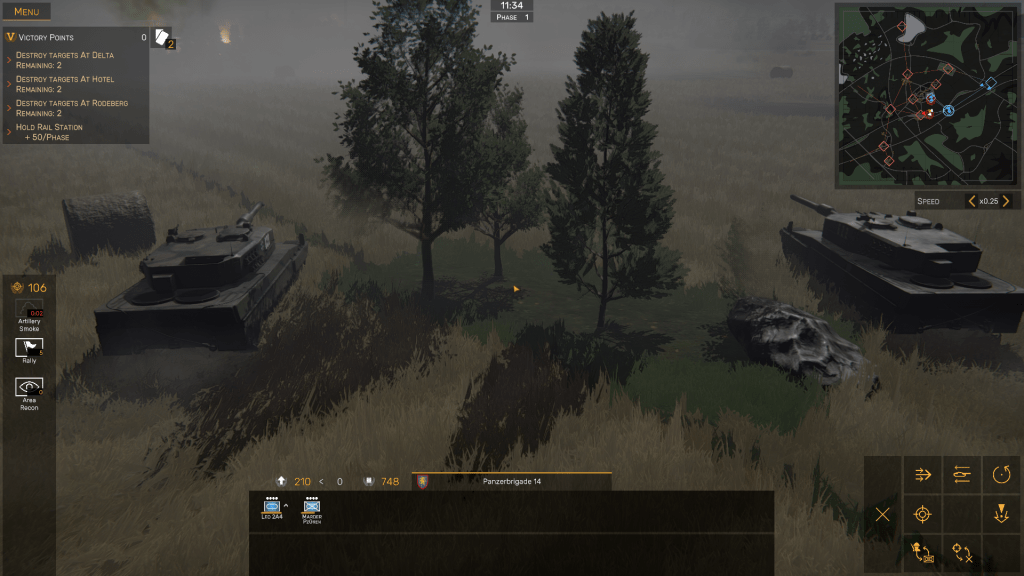Screen dimensions: 1024x576
Task: Select the Leo 2A4 unit card
Action: click(x=272, y=508)
